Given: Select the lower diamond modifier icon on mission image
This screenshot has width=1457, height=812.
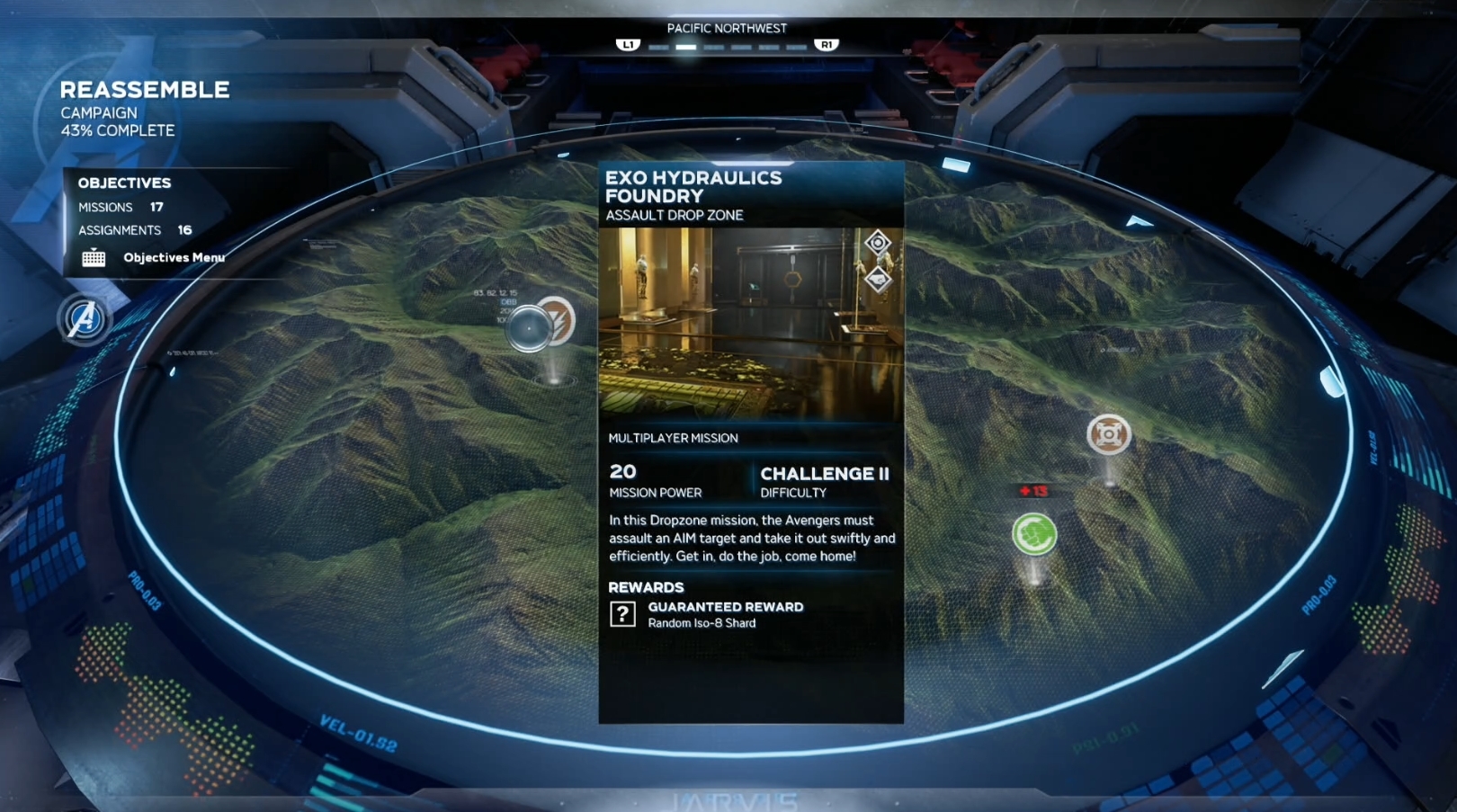Looking at the screenshot, I should (878, 280).
